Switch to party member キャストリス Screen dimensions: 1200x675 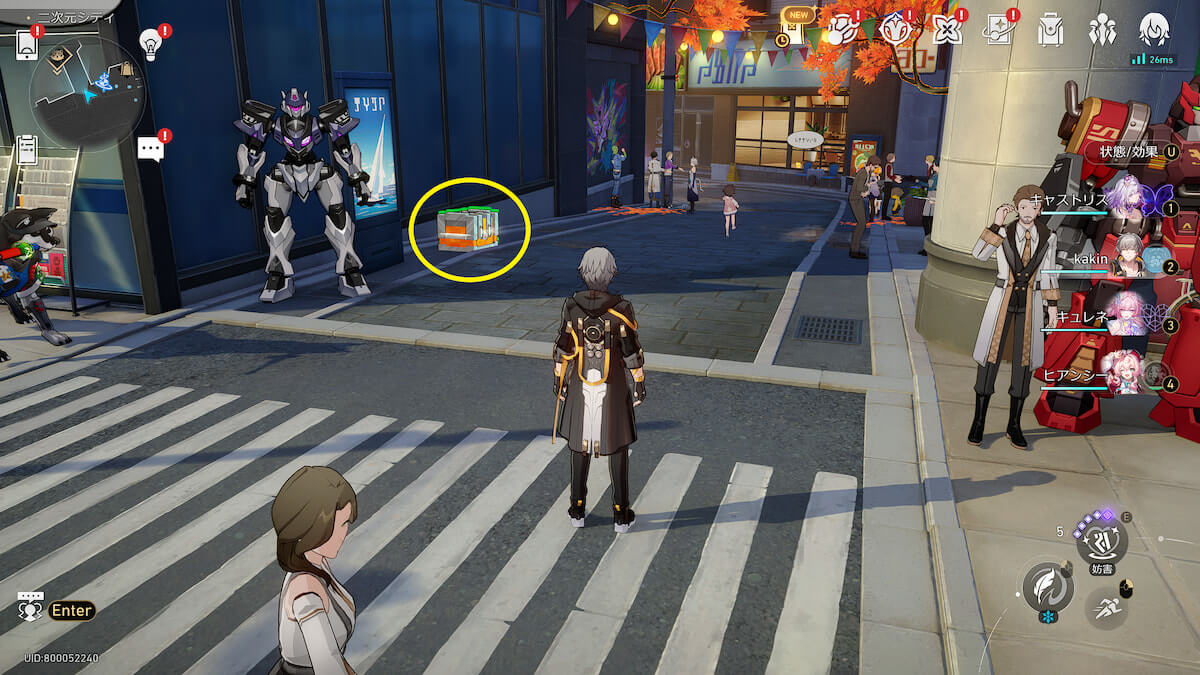tap(1127, 200)
